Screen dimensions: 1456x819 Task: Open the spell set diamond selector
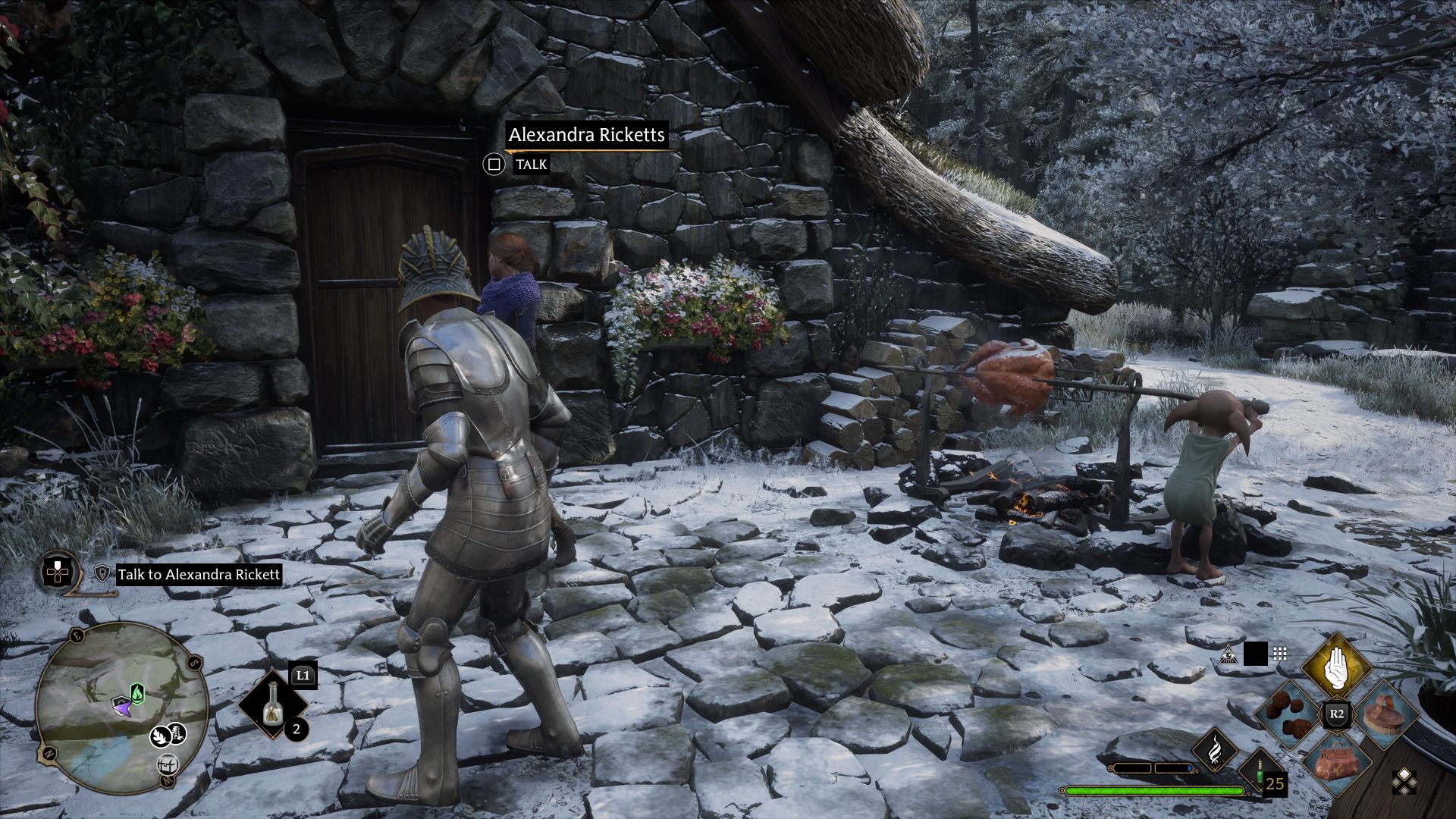click(x=1404, y=782)
